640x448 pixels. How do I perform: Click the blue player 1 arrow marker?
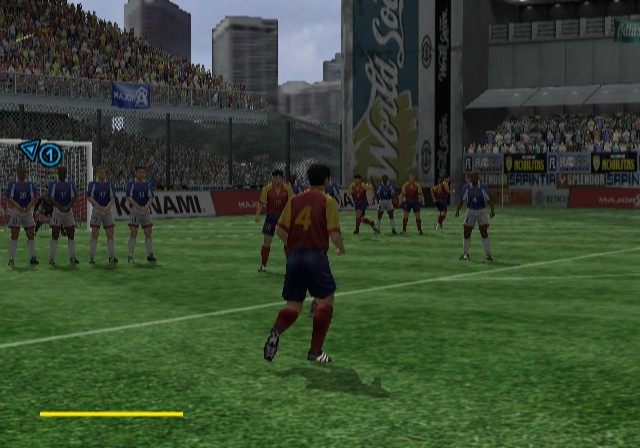click(41, 153)
